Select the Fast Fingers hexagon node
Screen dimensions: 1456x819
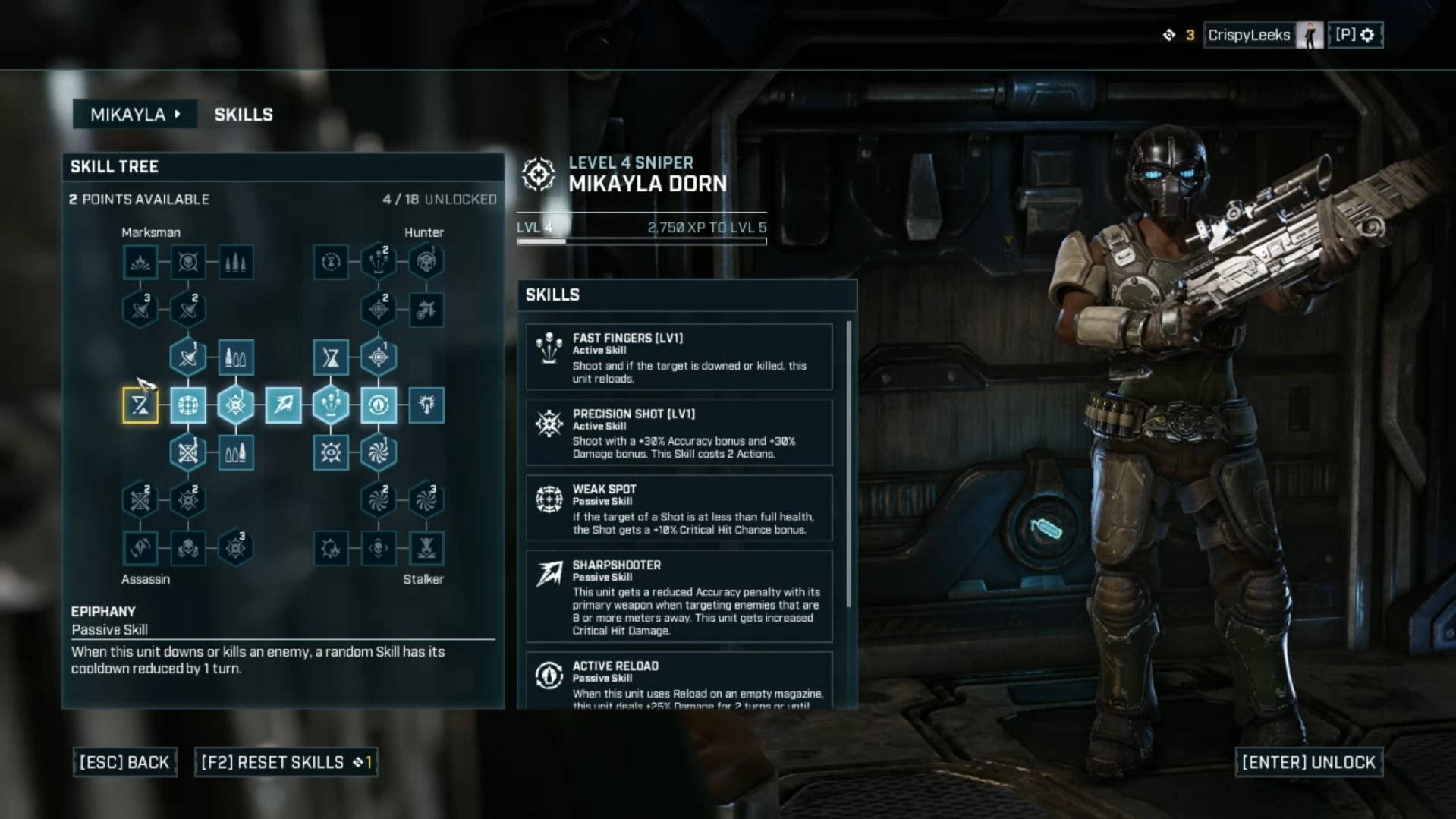331,405
